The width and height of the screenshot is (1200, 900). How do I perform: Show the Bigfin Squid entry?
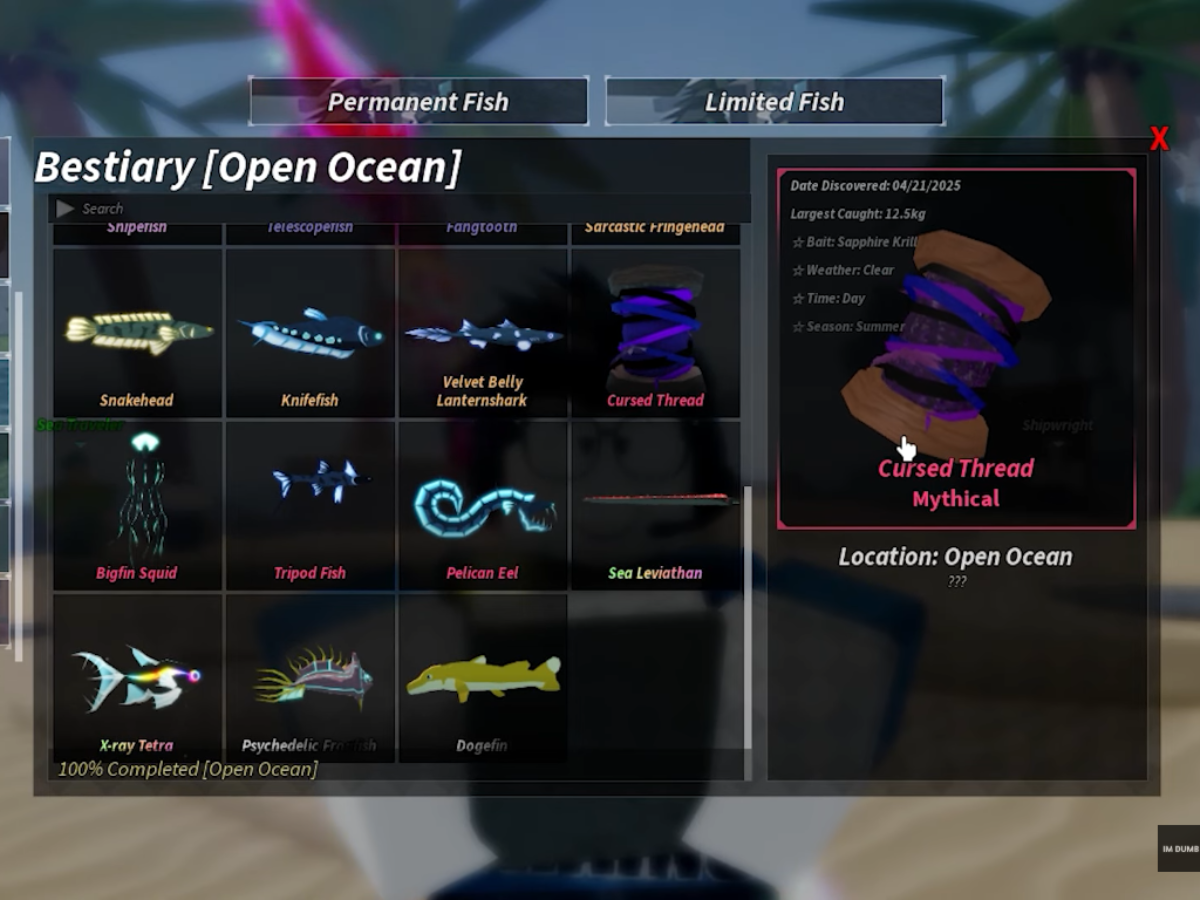pos(137,505)
